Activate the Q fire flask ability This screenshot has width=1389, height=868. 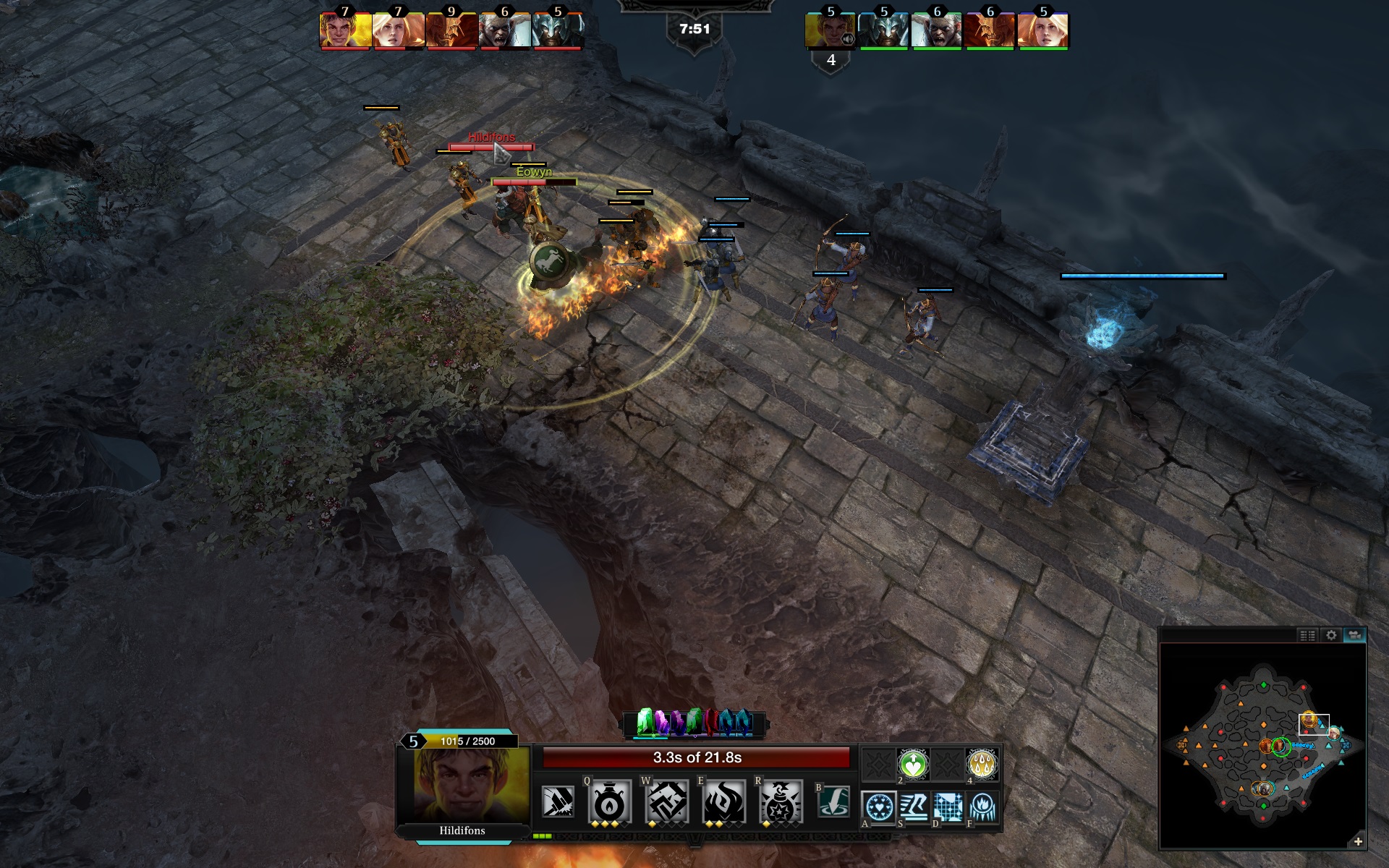(x=609, y=801)
